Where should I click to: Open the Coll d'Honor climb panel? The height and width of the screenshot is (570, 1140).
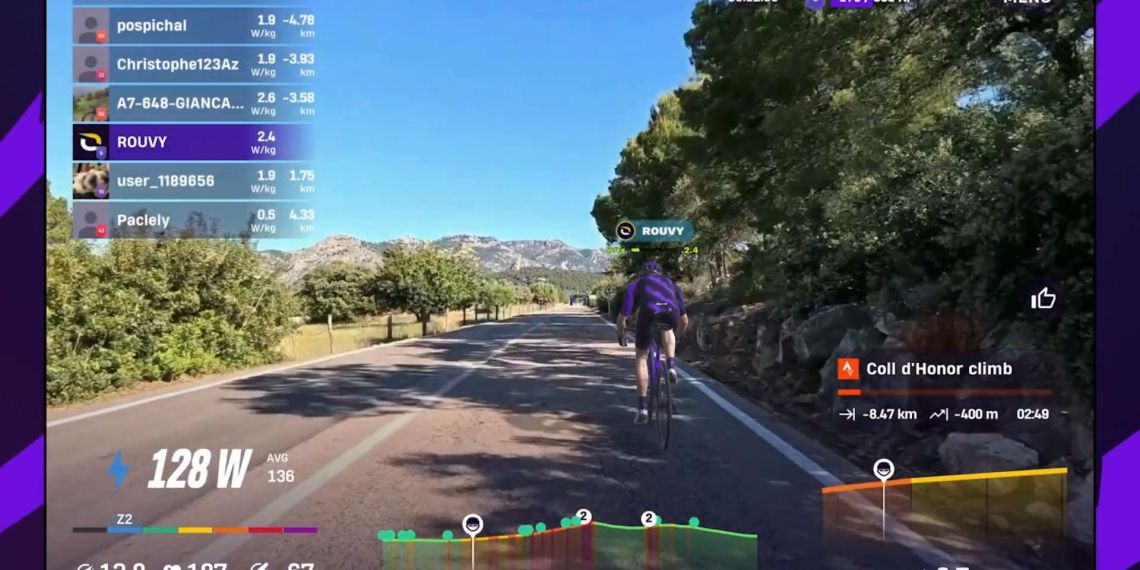tap(940, 390)
